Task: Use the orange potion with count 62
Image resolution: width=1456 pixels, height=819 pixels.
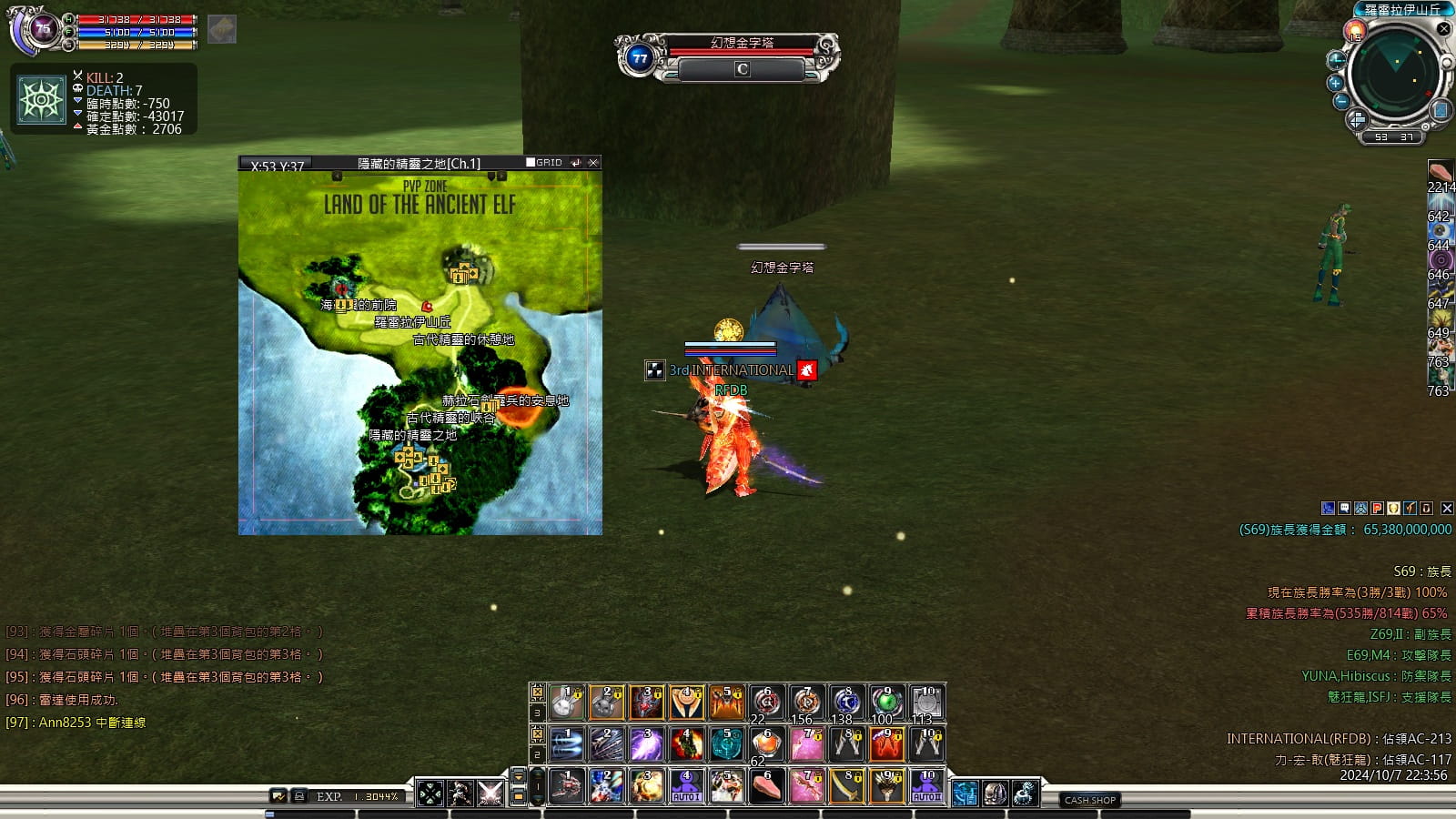Action: tap(767, 744)
